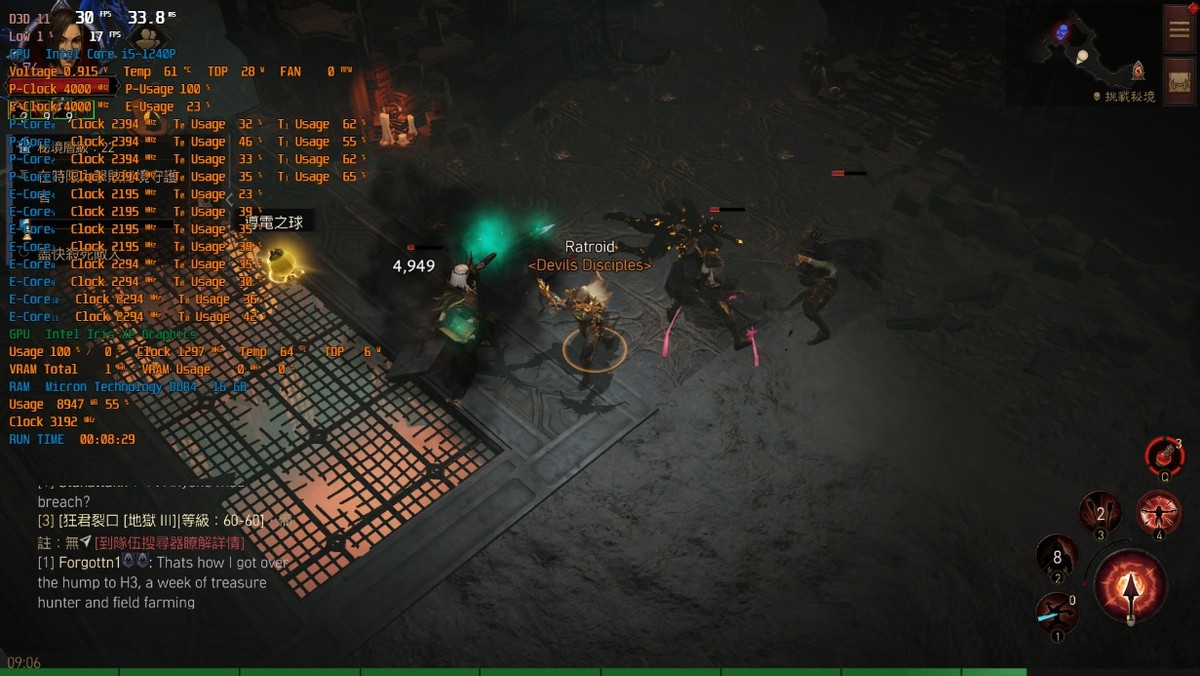Viewport: 1200px width, 676px height.
Task: Collapse the rift objective tracker arrow
Action: (x=229, y=199)
